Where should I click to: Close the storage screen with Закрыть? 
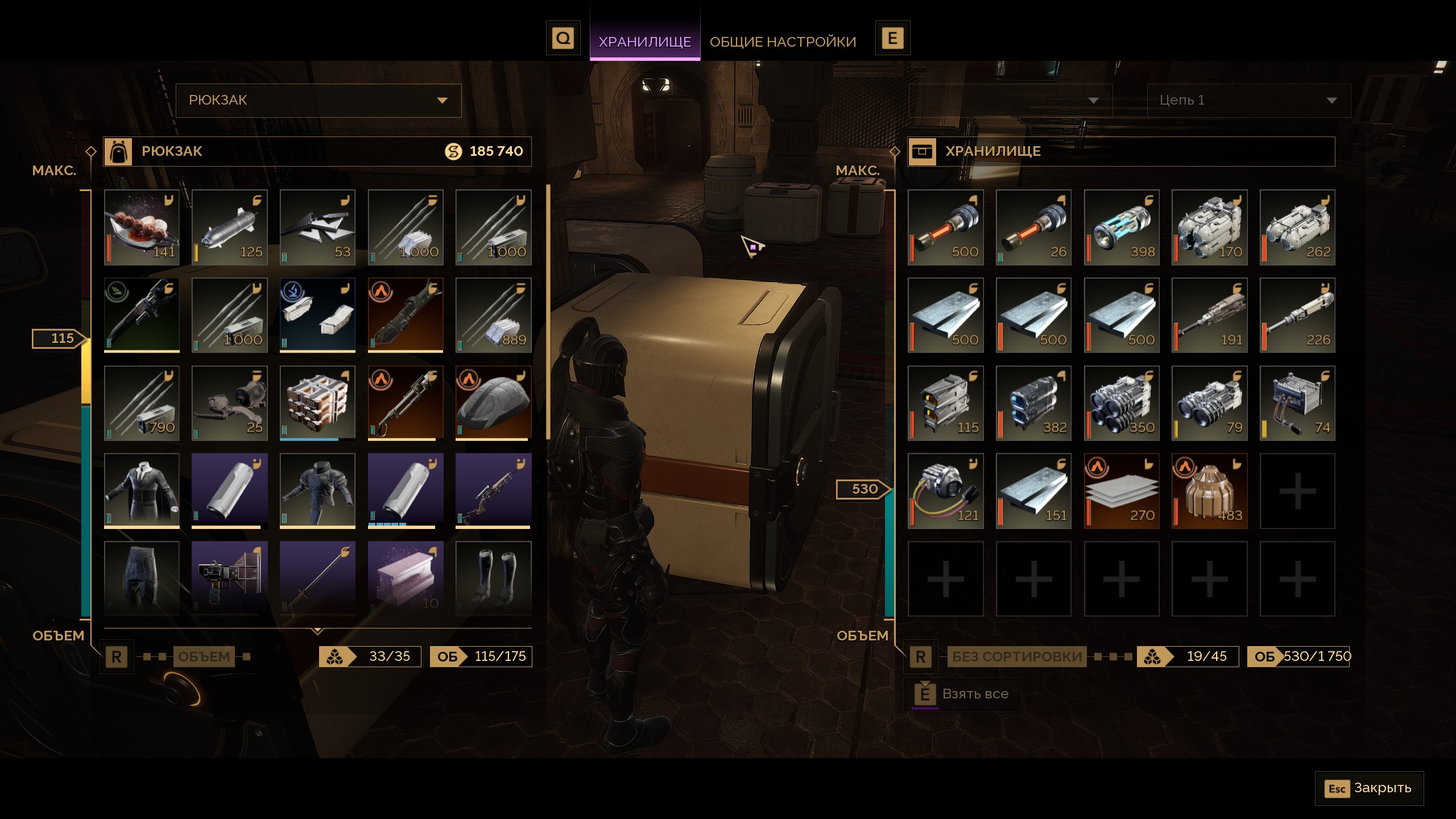pos(1369,788)
